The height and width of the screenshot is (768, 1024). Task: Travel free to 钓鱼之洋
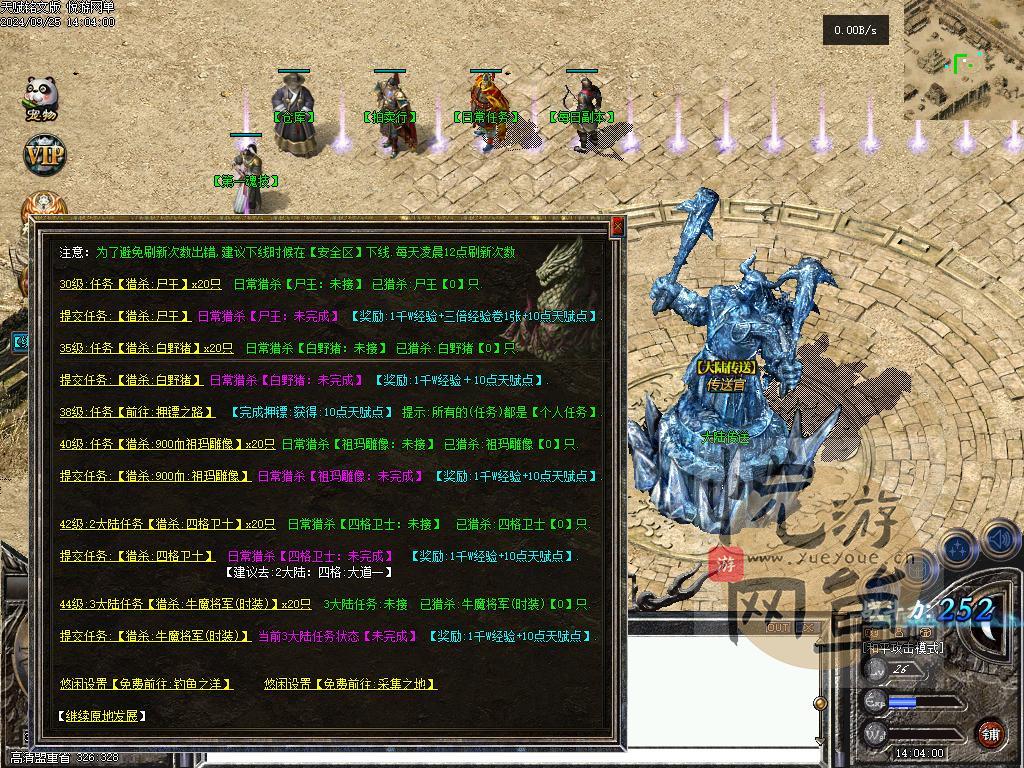(x=146, y=684)
